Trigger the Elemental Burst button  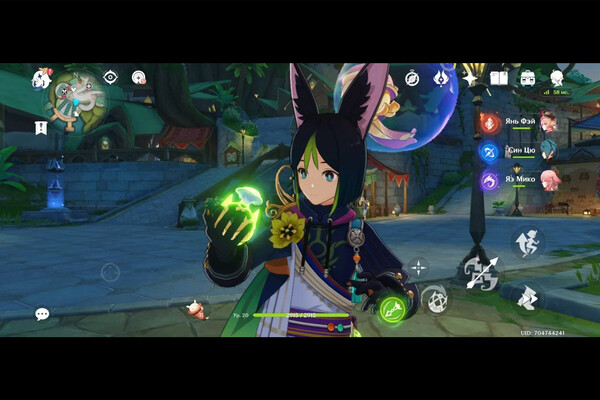(x=434, y=298)
